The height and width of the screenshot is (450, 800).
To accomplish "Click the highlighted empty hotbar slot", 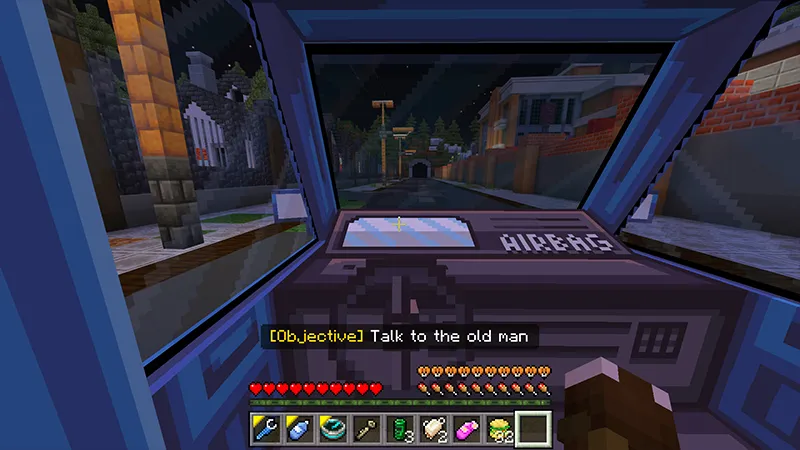I will (x=535, y=429).
